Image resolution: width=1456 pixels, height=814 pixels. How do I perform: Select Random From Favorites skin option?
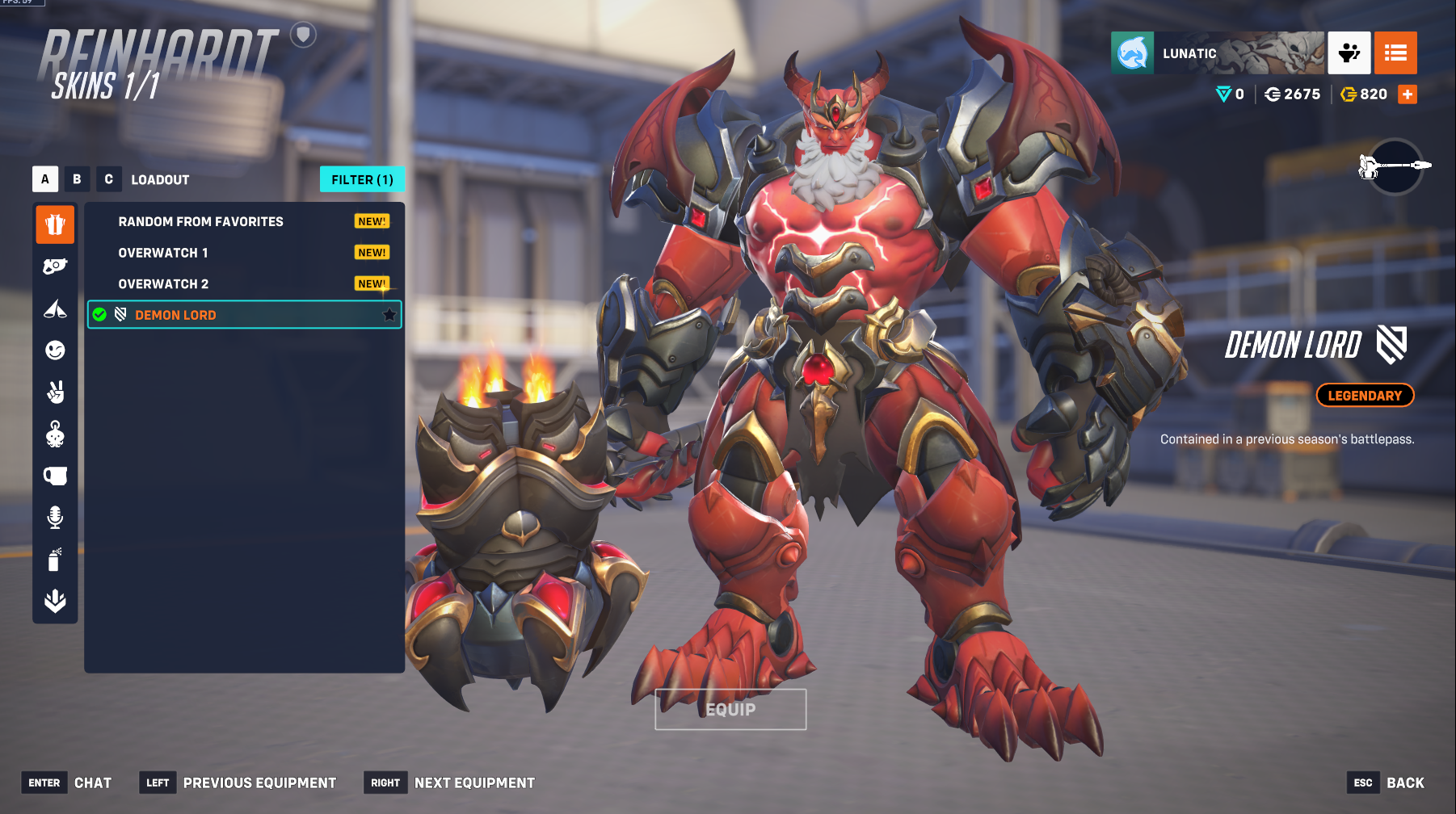[x=200, y=221]
